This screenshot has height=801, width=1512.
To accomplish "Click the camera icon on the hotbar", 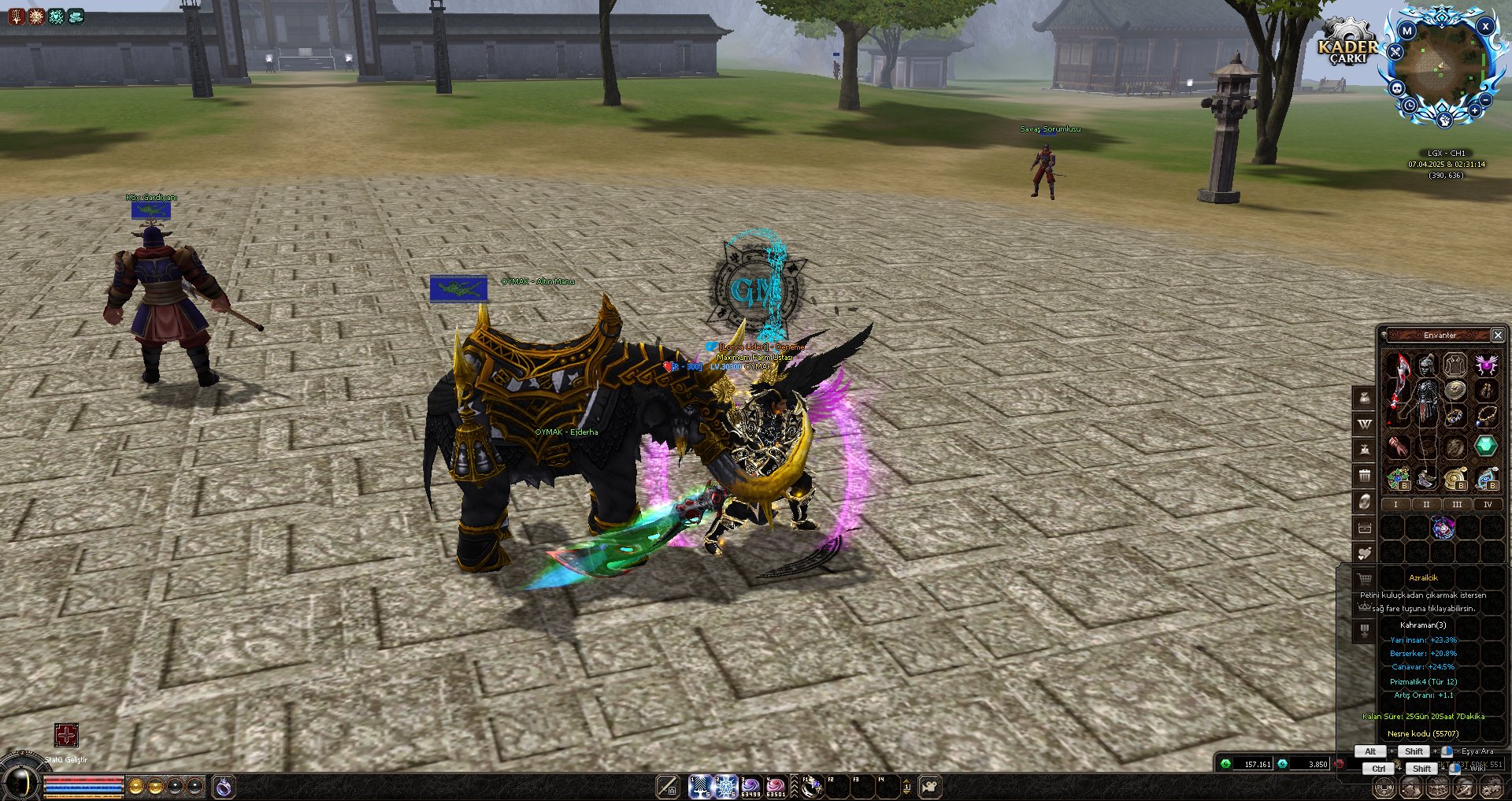I will coord(930,786).
